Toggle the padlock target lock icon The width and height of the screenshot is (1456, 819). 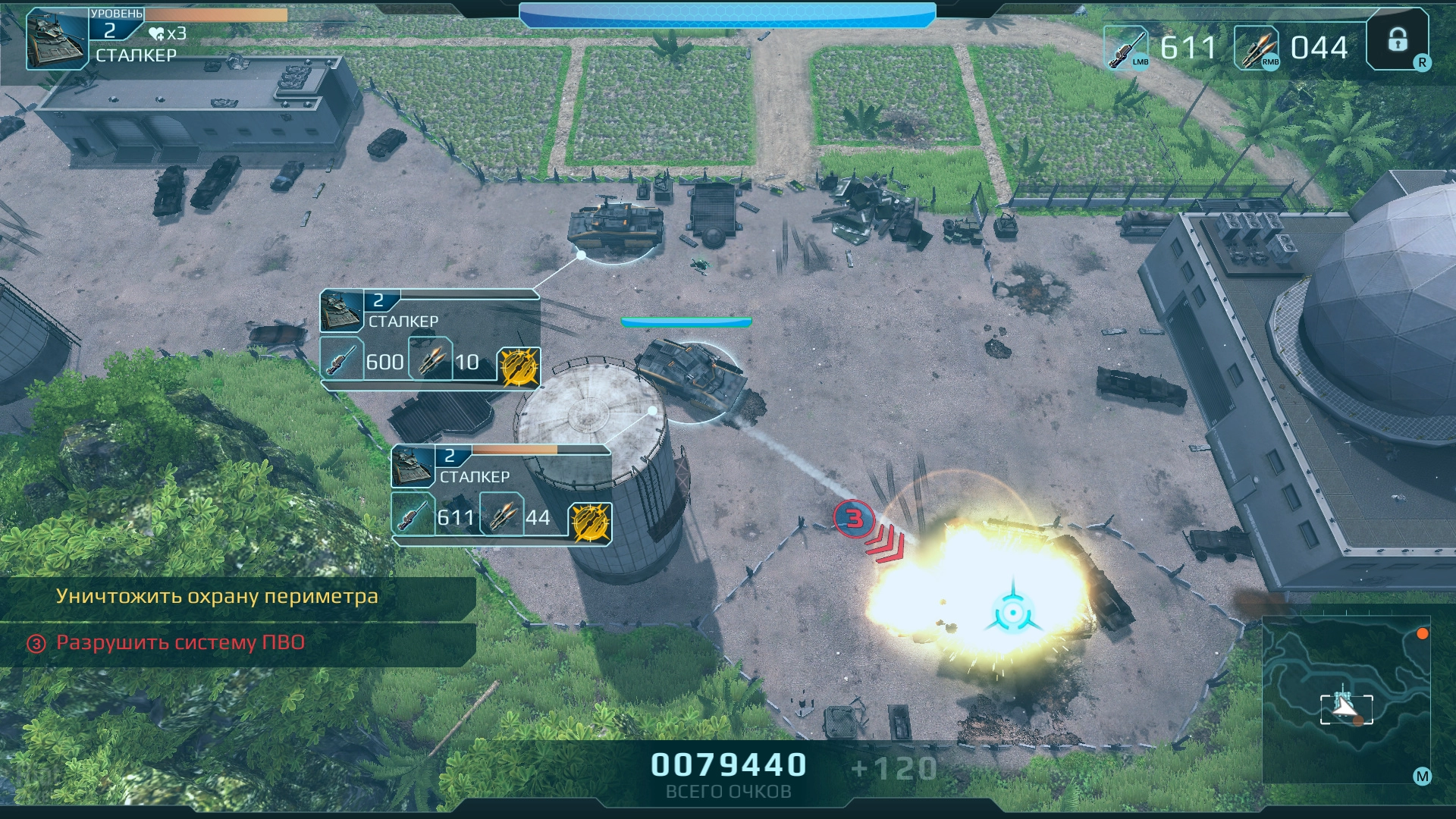pos(1398,40)
